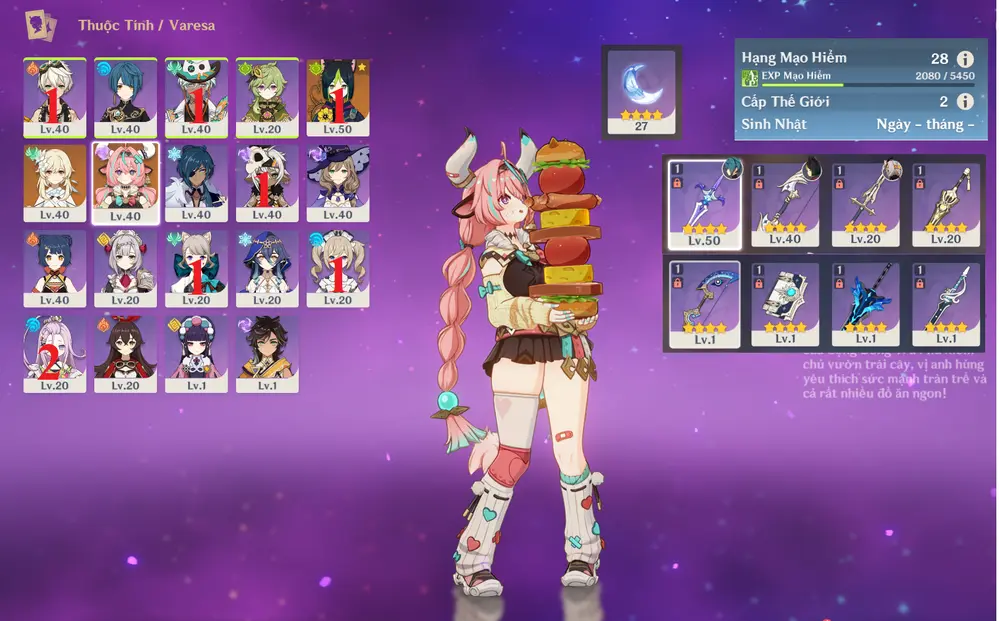Show info for Hạng Mạo Hiểm rank
This screenshot has width=999, height=621.
click(x=965, y=59)
